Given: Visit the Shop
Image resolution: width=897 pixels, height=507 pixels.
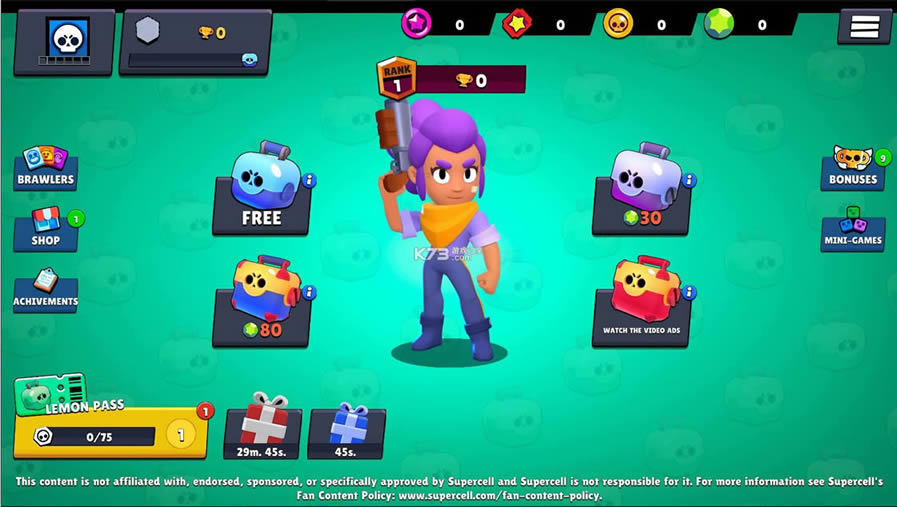Looking at the screenshot, I should pos(46,229).
